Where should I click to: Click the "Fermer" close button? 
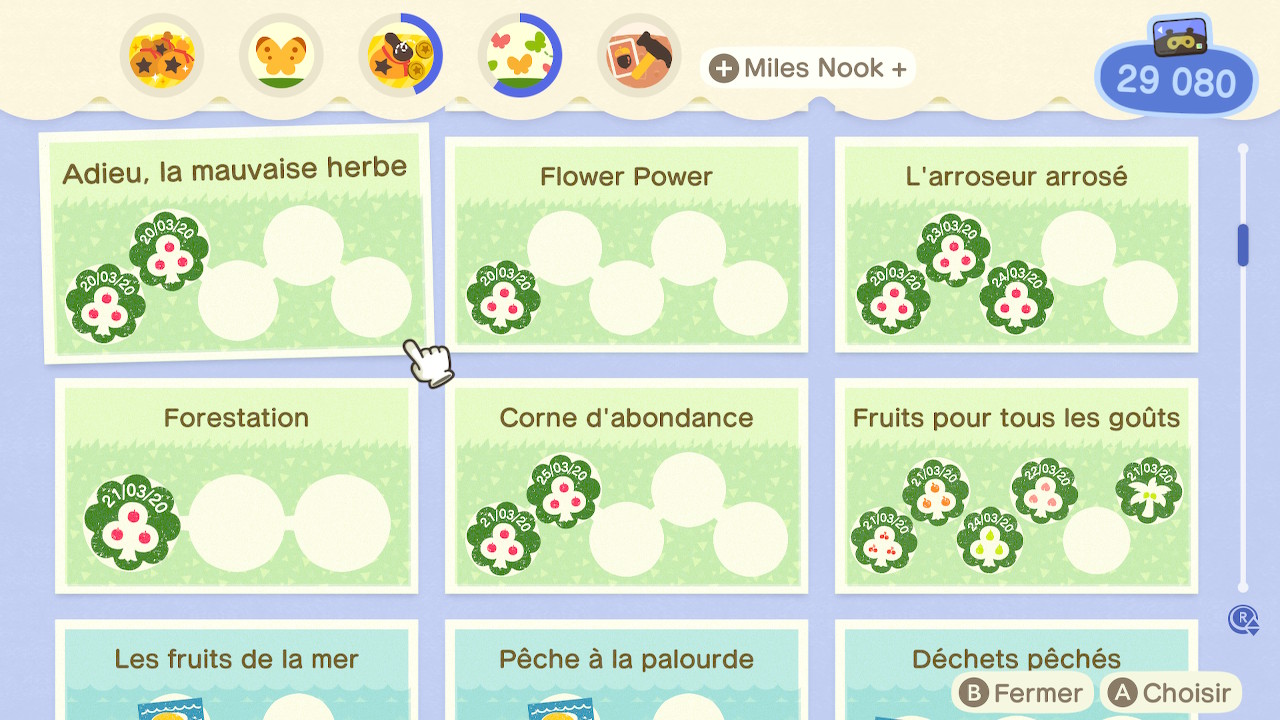coord(1022,693)
